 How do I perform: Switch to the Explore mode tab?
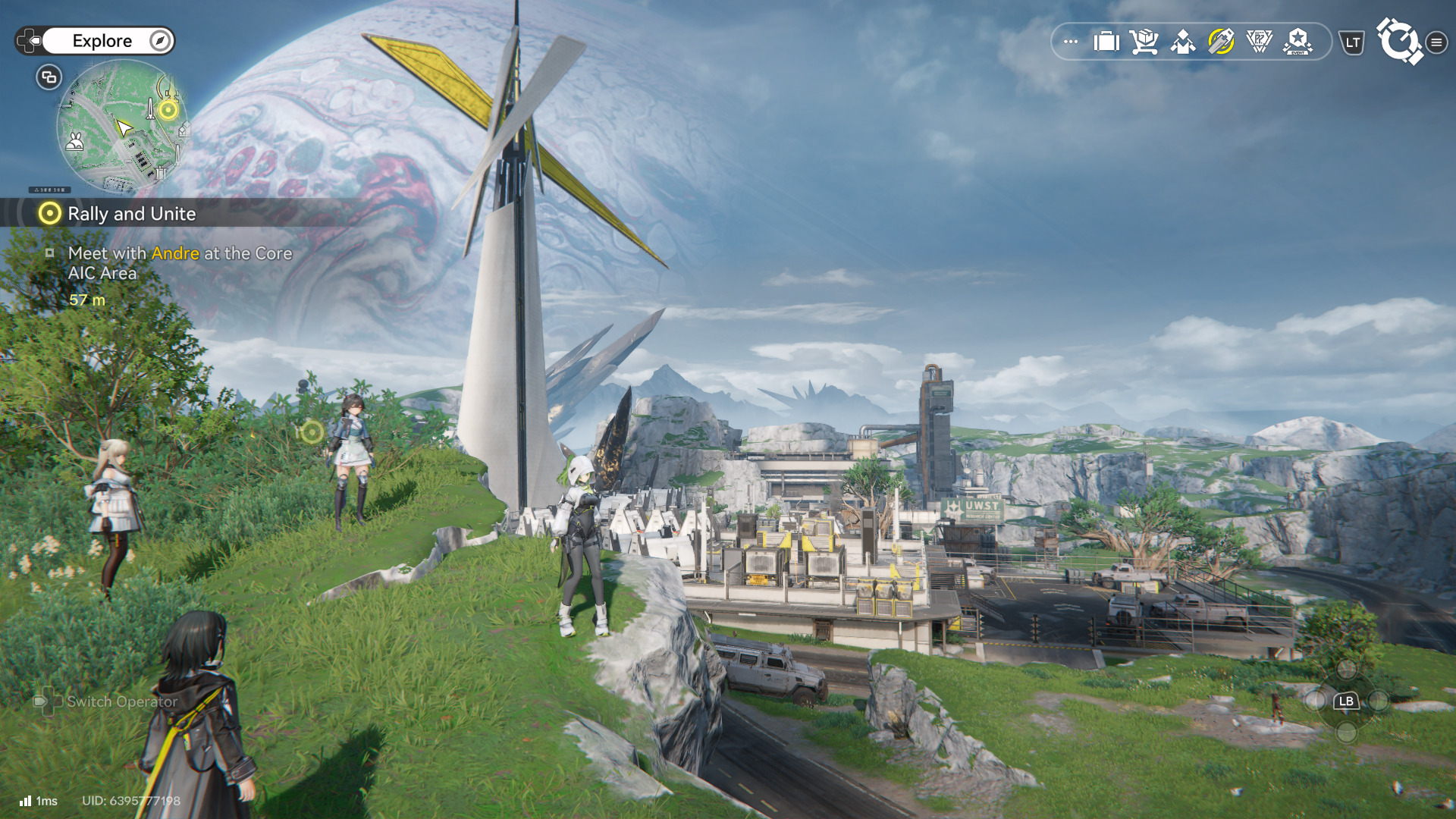point(103,41)
